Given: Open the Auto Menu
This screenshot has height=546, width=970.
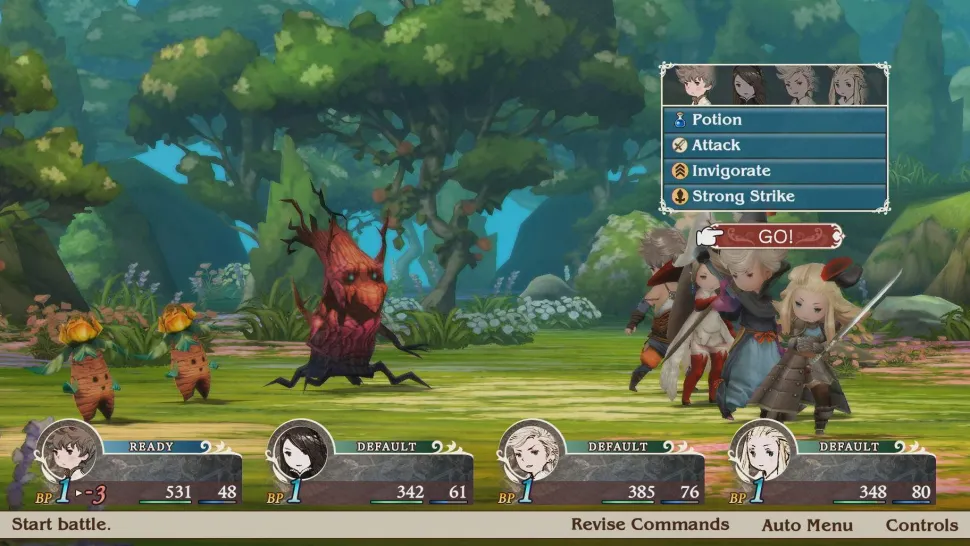Looking at the screenshot, I should [x=807, y=525].
